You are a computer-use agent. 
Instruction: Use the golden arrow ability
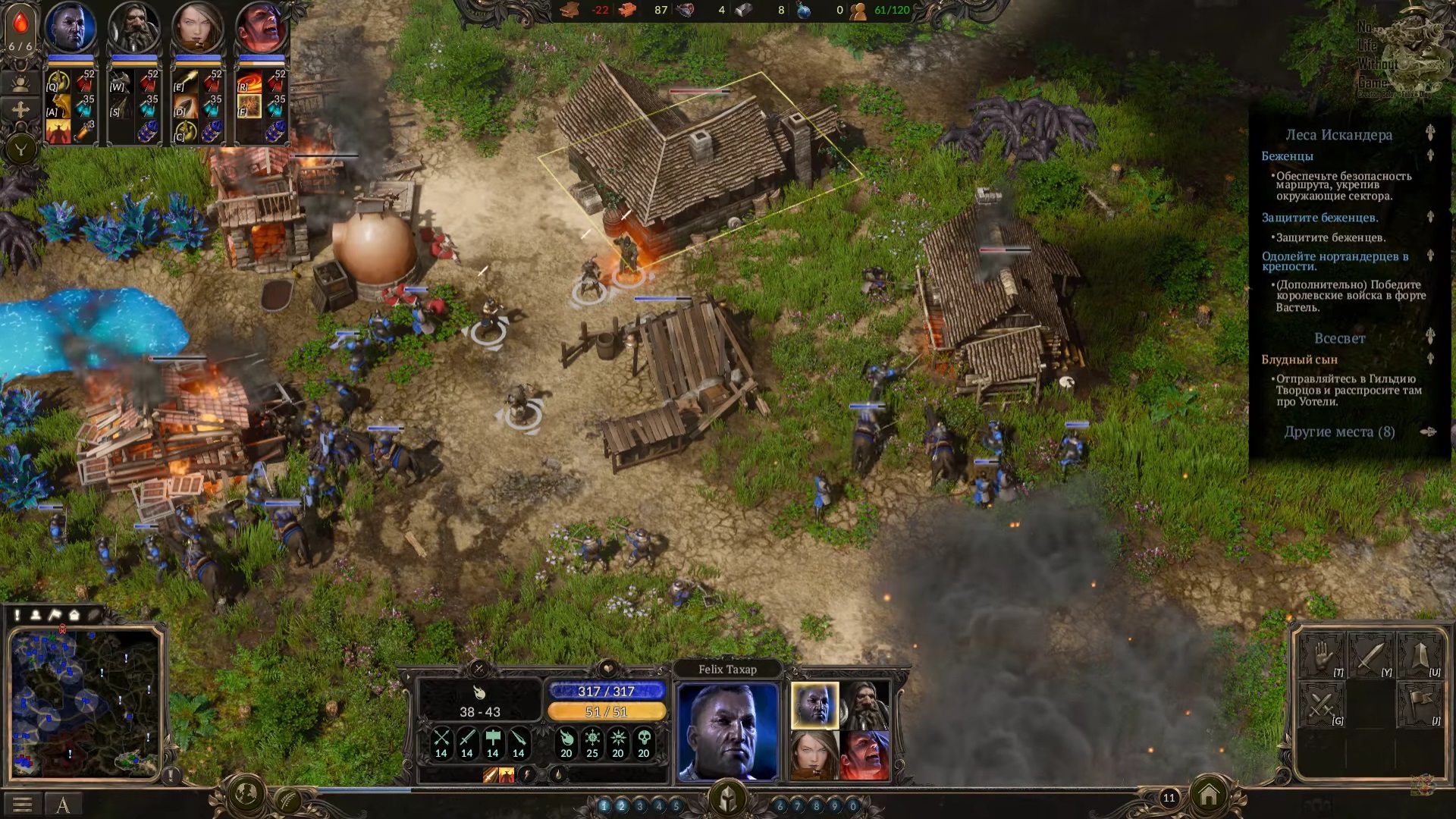click(x=185, y=82)
